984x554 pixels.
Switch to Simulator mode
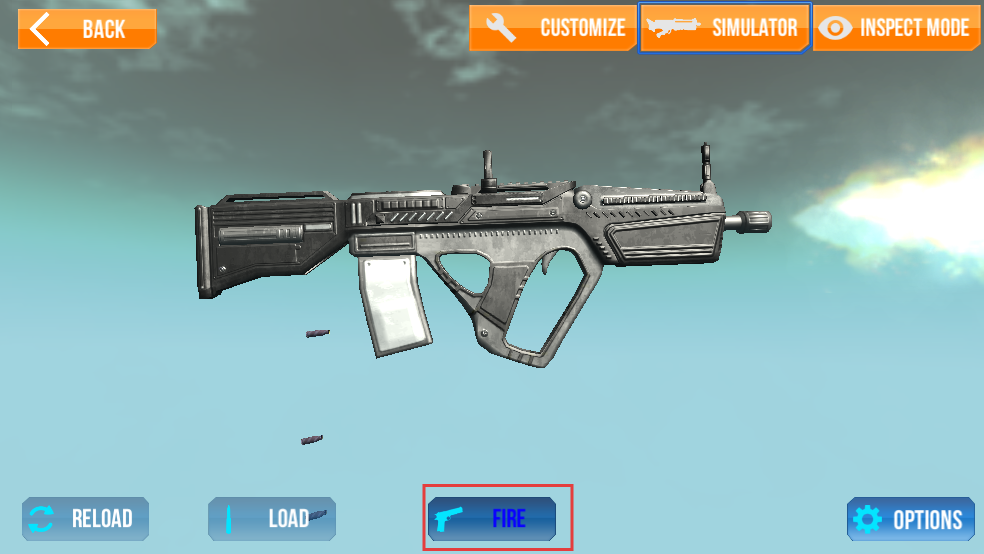[x=724, y=28]
